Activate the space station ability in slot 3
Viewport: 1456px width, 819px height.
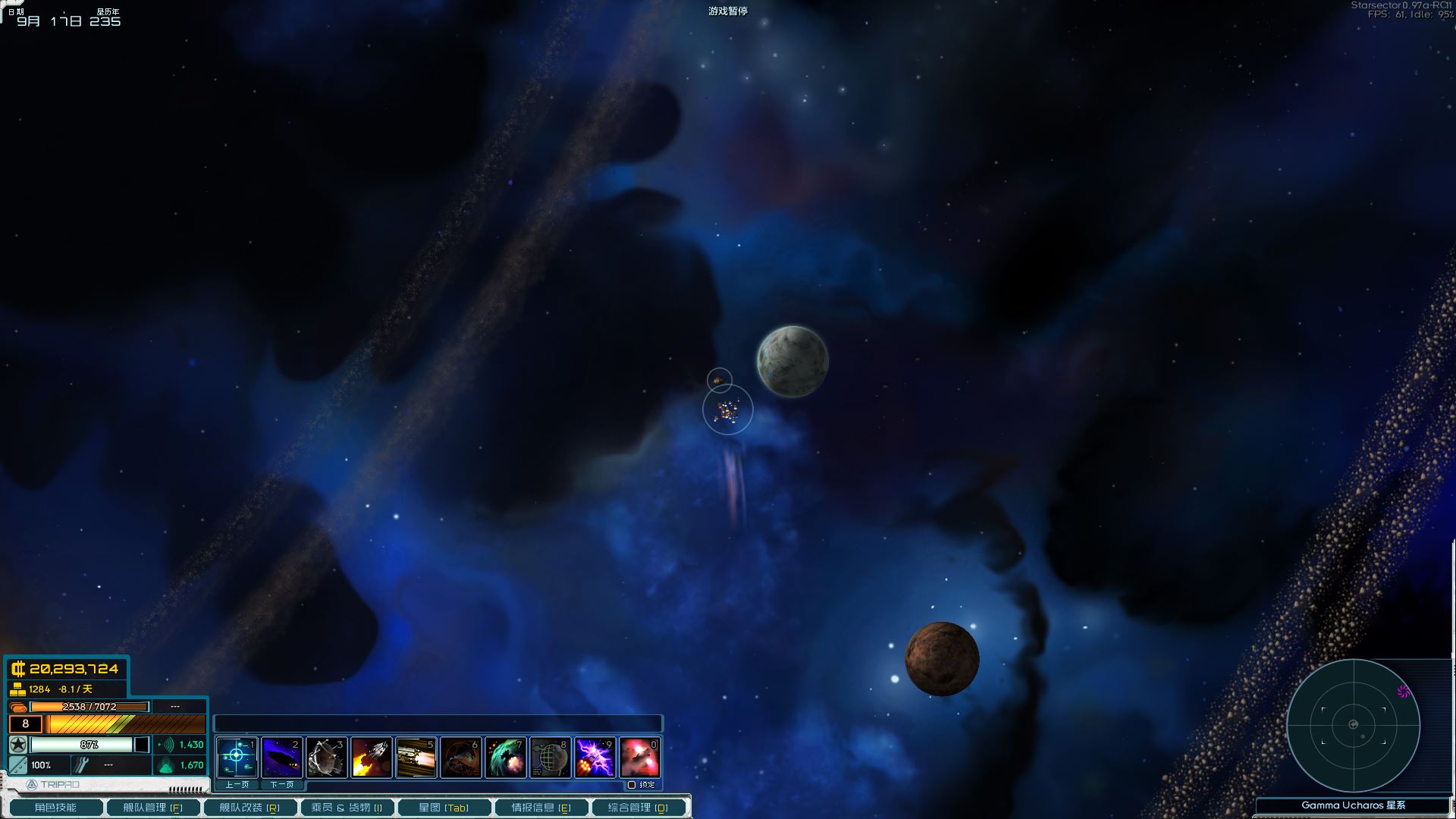pos(326,757)
